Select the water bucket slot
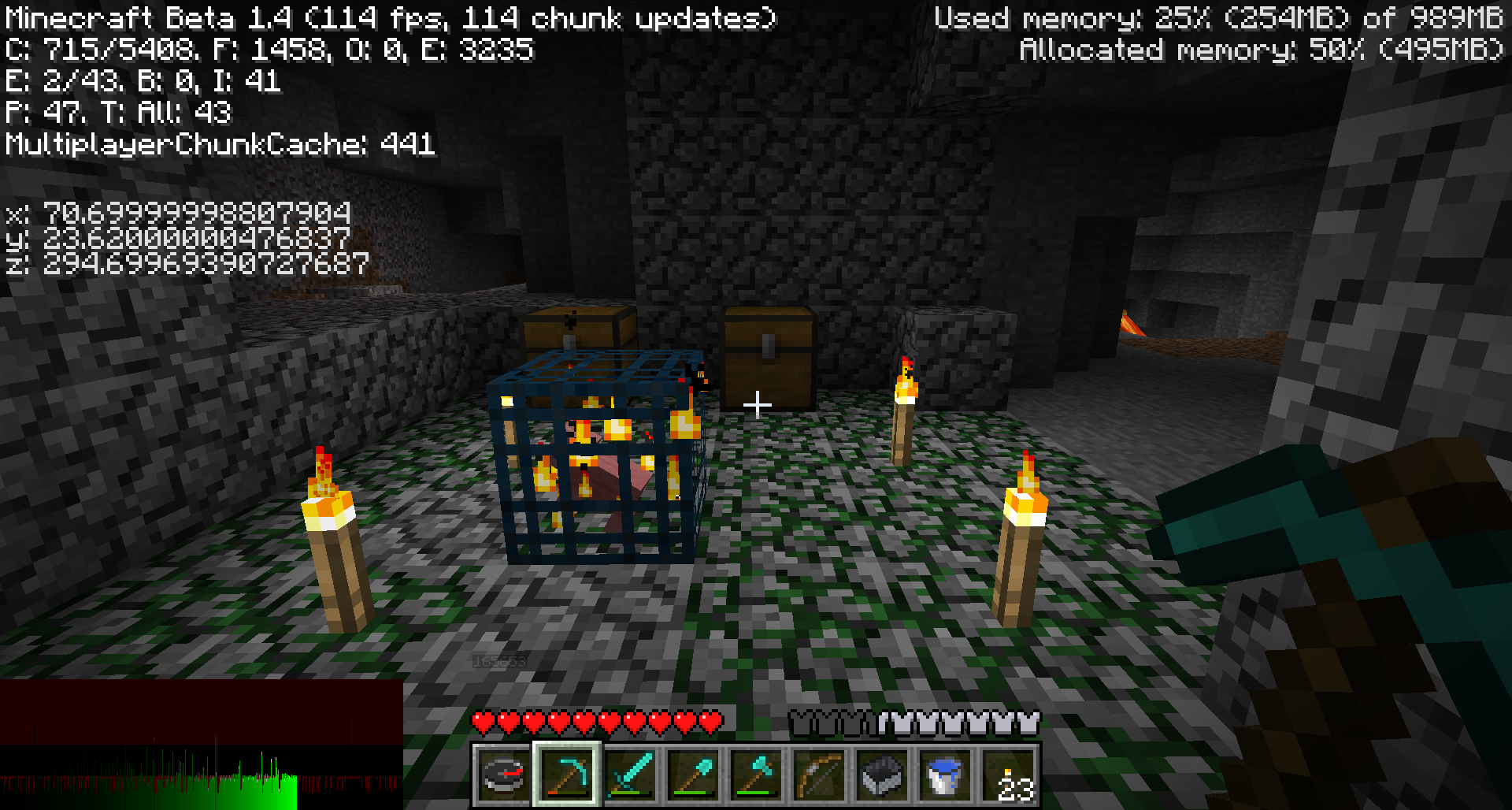1512x810 pixels. [944, 775]
